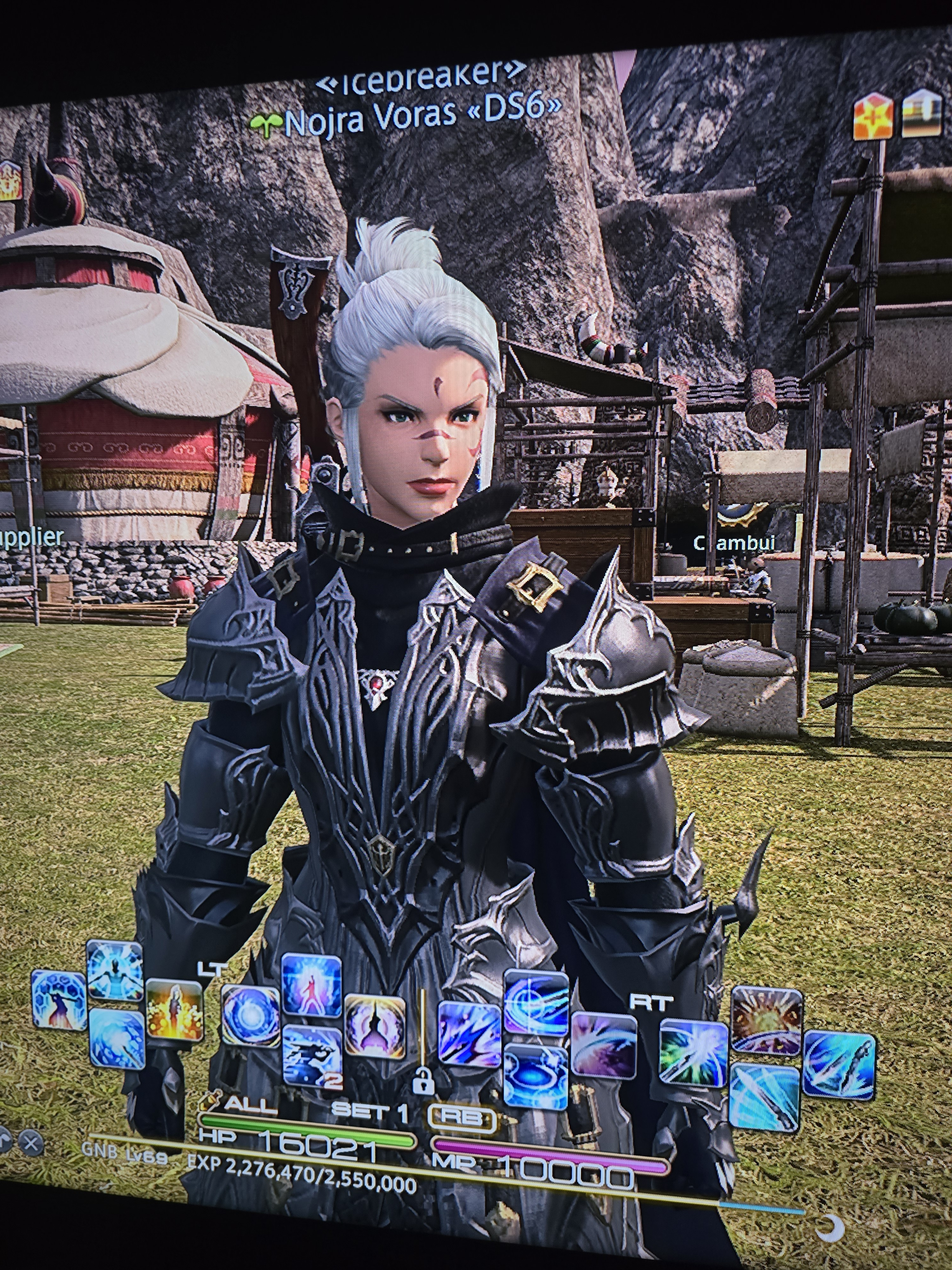Inspect the white and gold status effect icon
This screenshot has height=1270, width=952.
tap(922, 114)
